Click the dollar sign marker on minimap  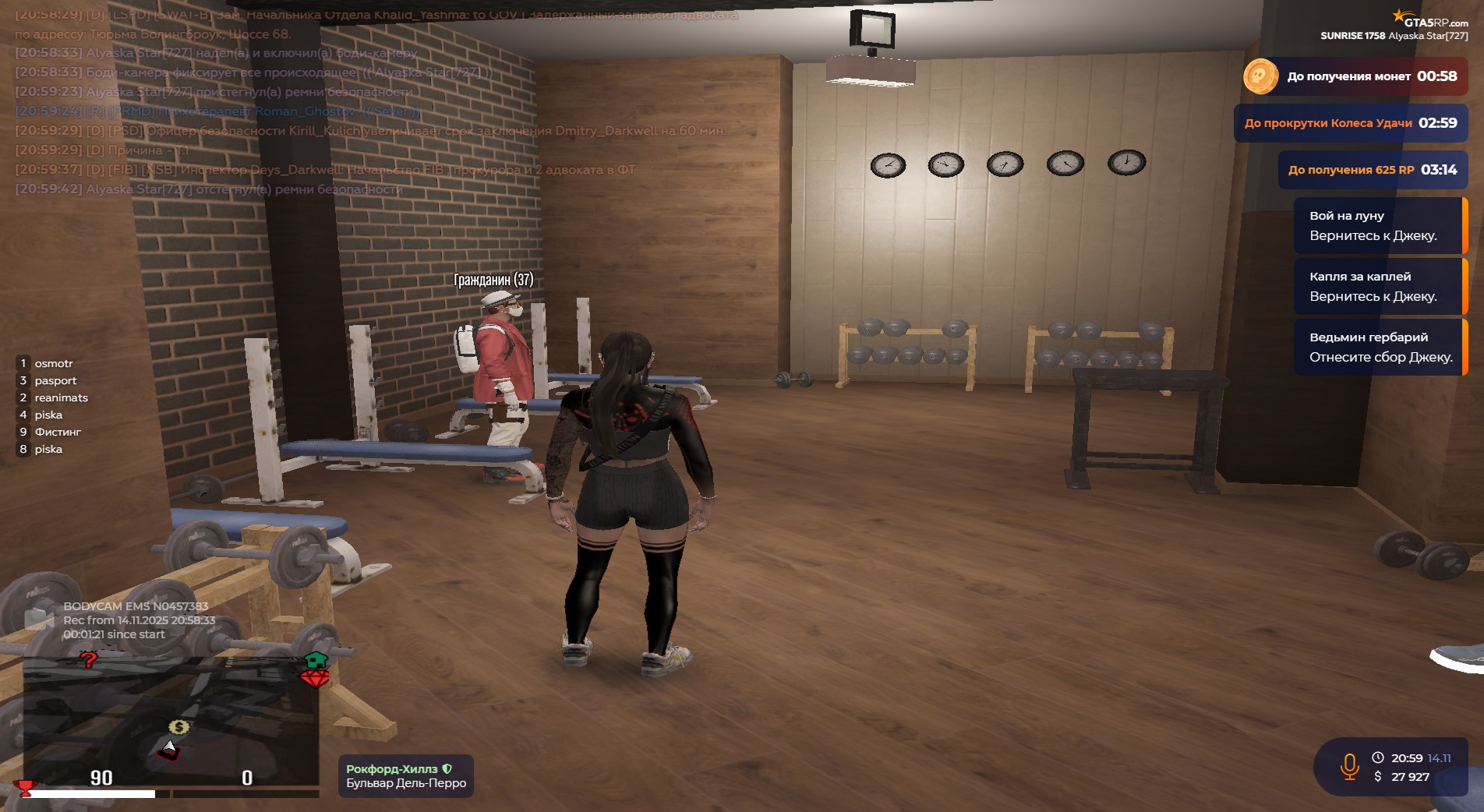(x=178, y=727)
